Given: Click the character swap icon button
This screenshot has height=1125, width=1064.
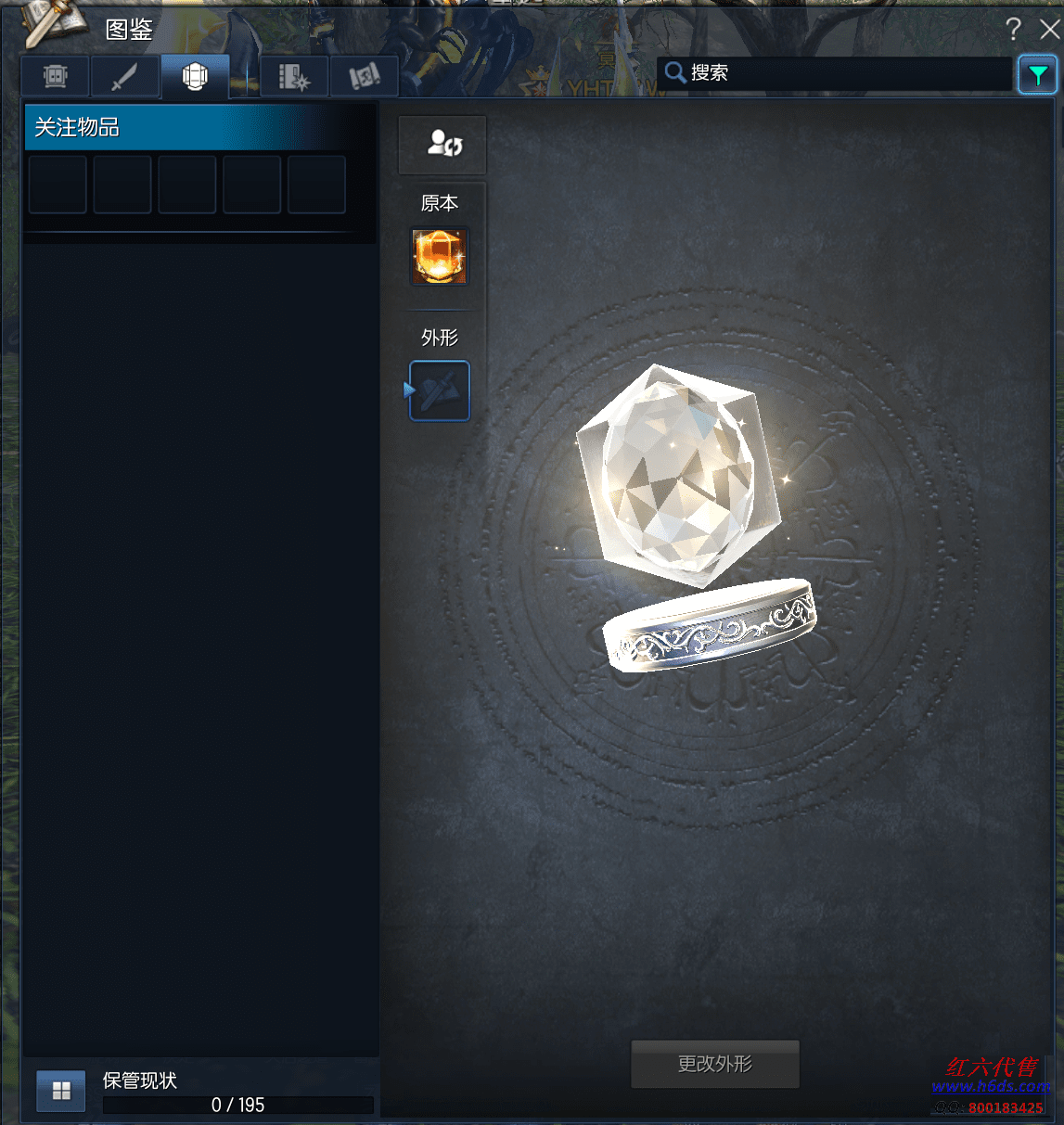Looking at the screenshot, I should (442, 145).
